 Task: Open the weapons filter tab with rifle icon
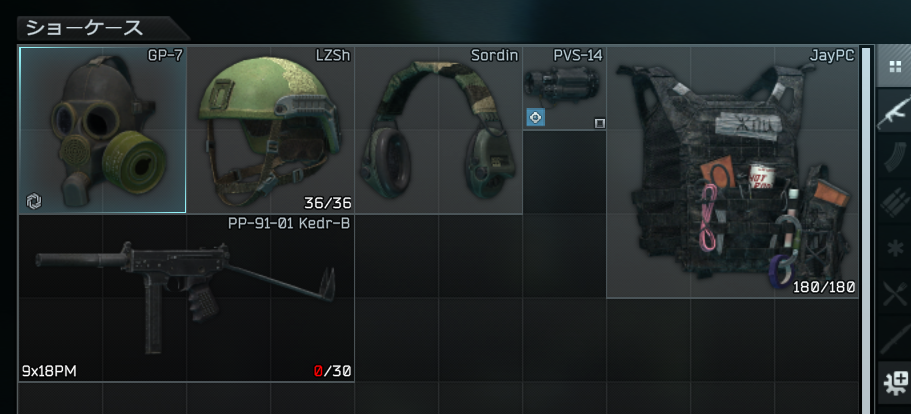tap(893, 113)
